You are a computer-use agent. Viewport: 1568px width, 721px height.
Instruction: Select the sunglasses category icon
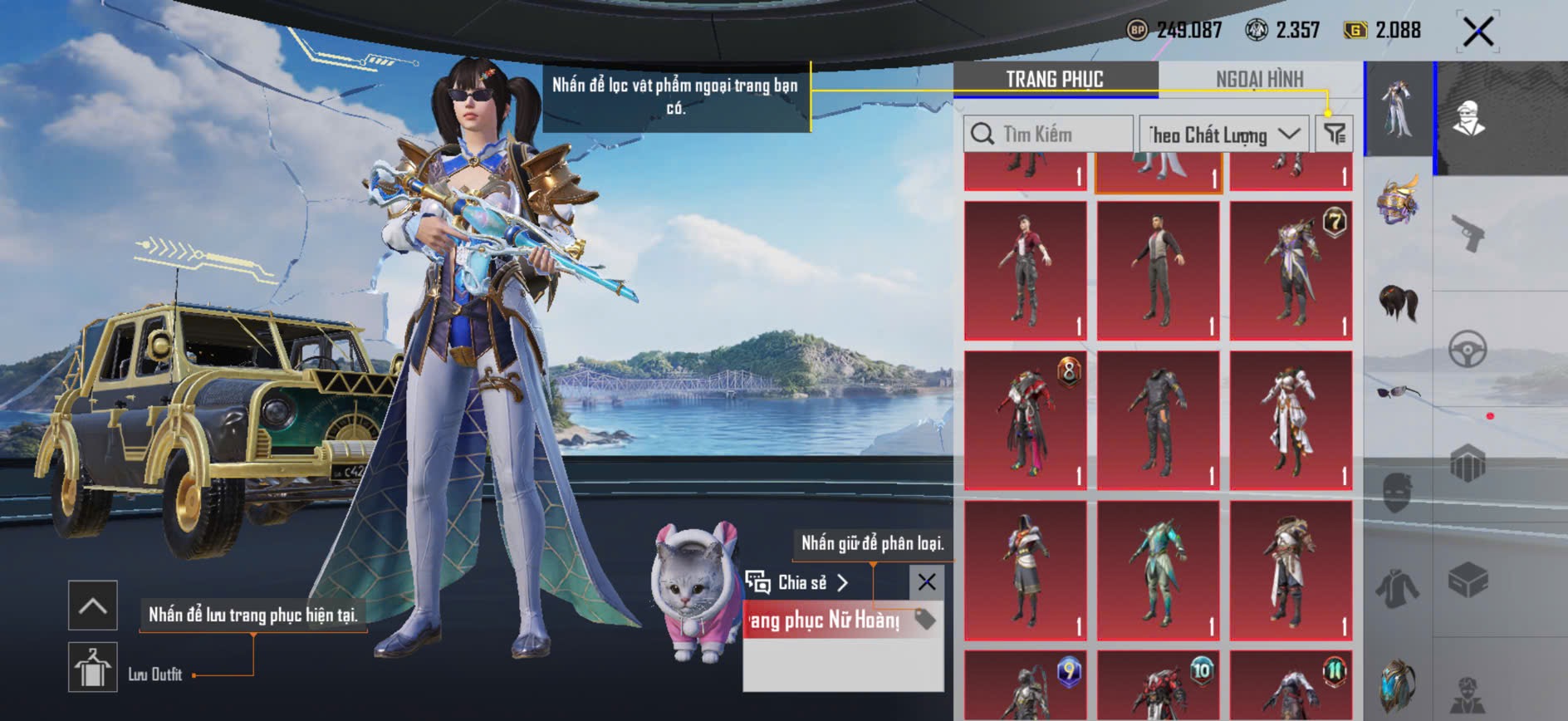pos(1399,391)
